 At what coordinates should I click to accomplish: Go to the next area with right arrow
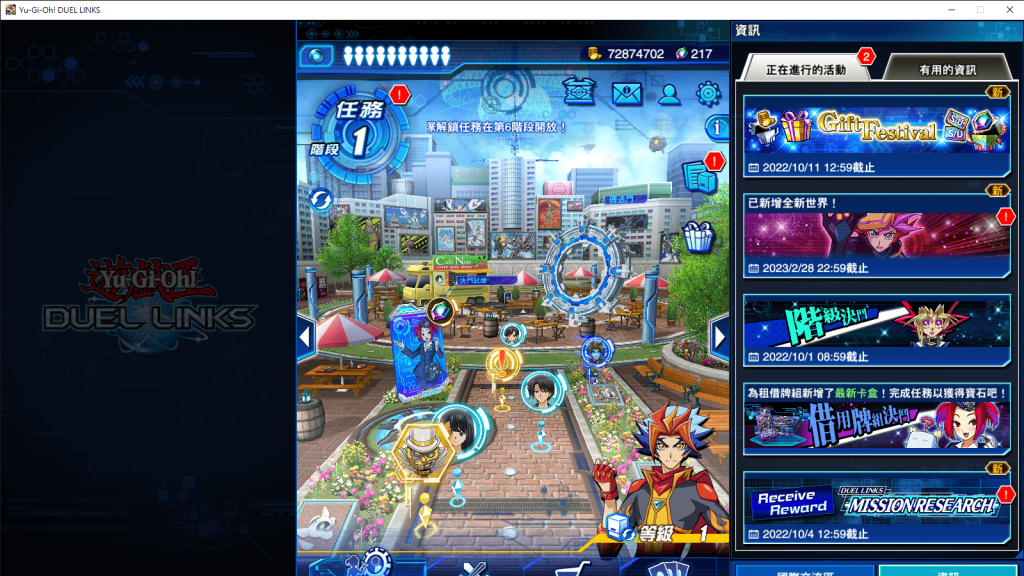click(719, 337)
